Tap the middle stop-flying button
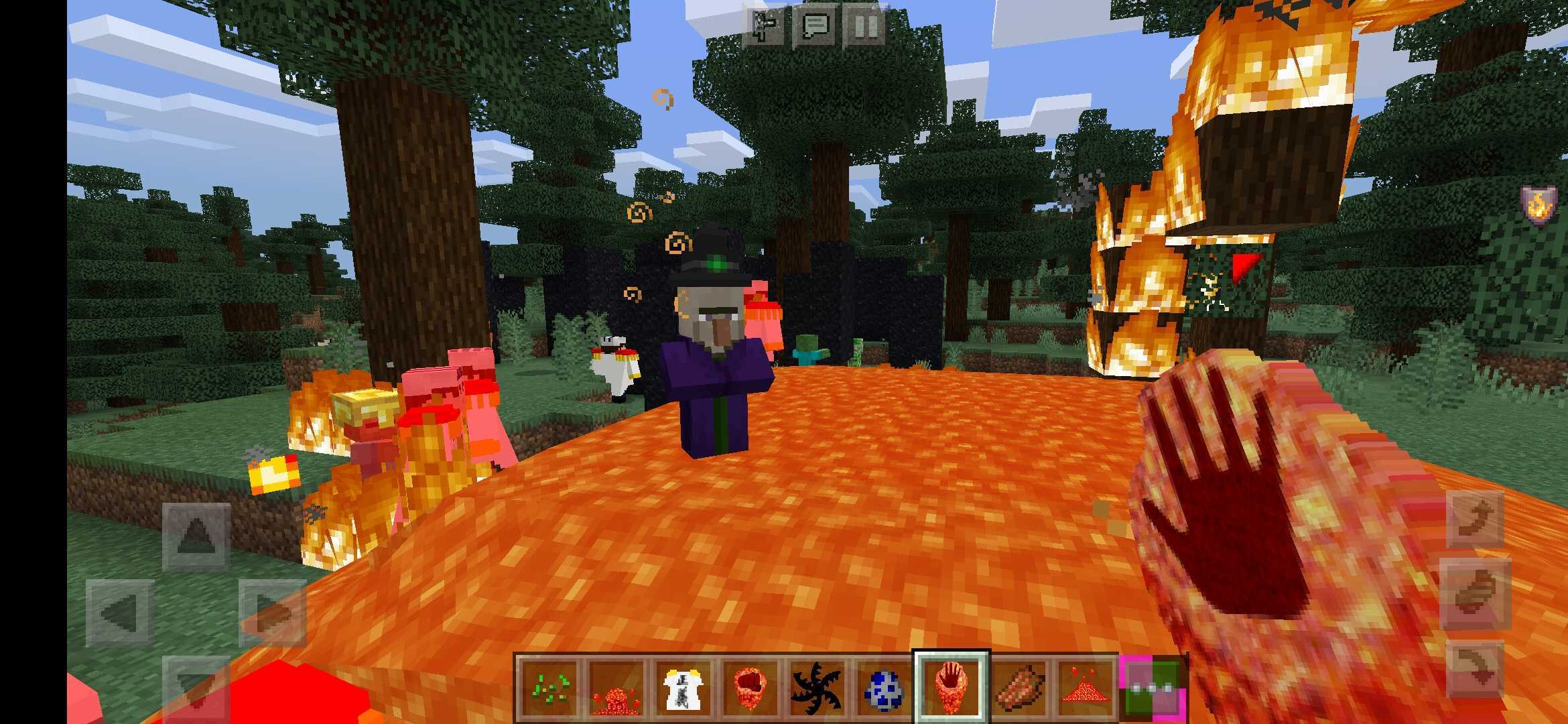 tap(1476, 594)
